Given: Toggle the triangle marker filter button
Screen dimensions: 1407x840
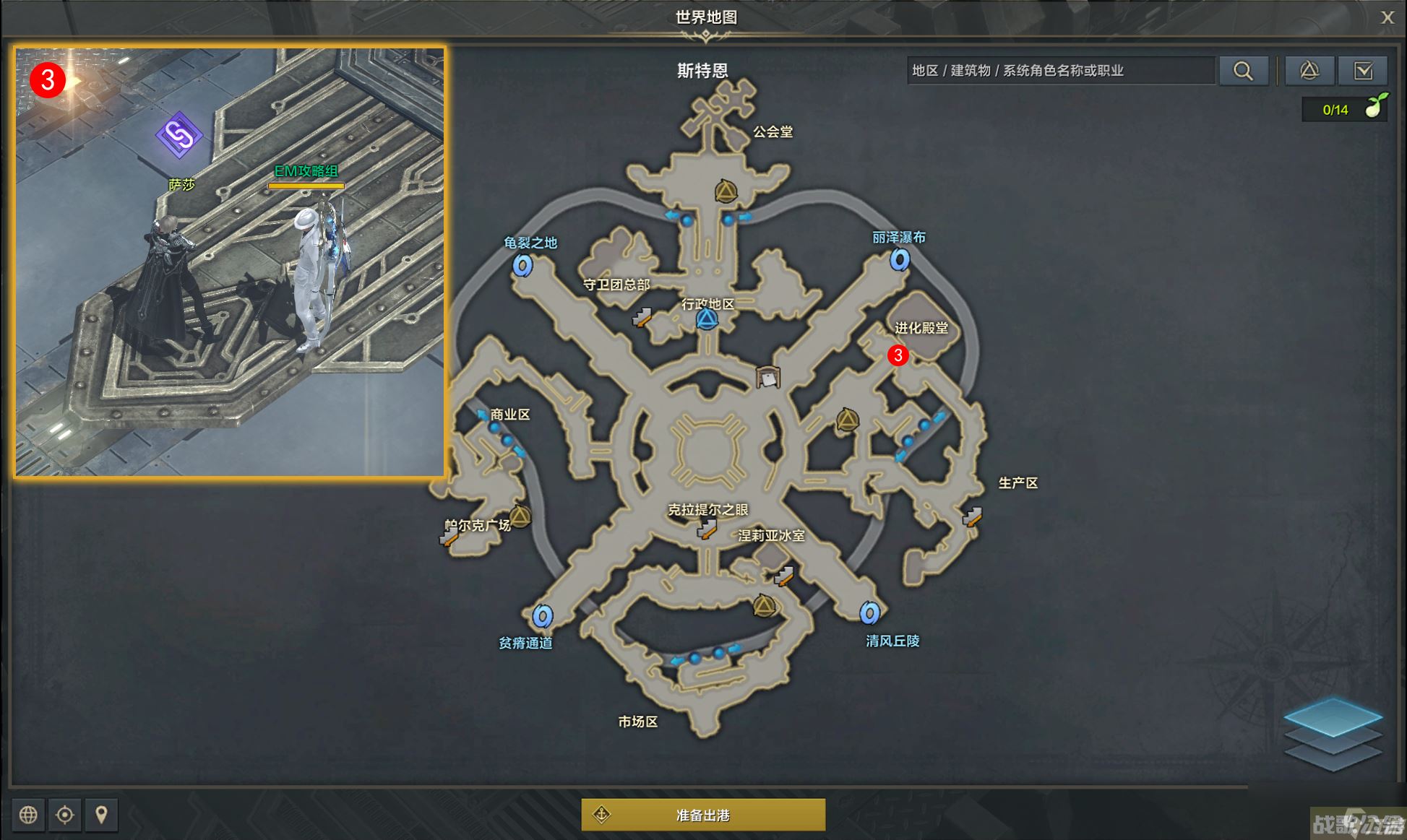Looking at the screenshot, I should click(x=1309, y=71).
